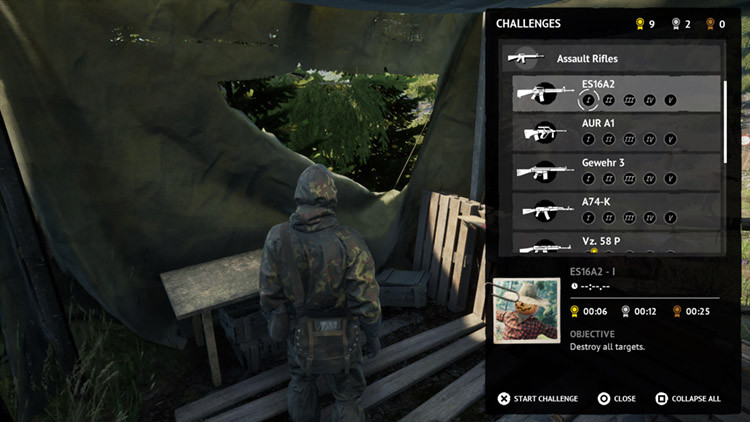Activate the Collapse All button
Image resolution: width=750 pixels, height=422 pixels.
(x=687, y=398)
